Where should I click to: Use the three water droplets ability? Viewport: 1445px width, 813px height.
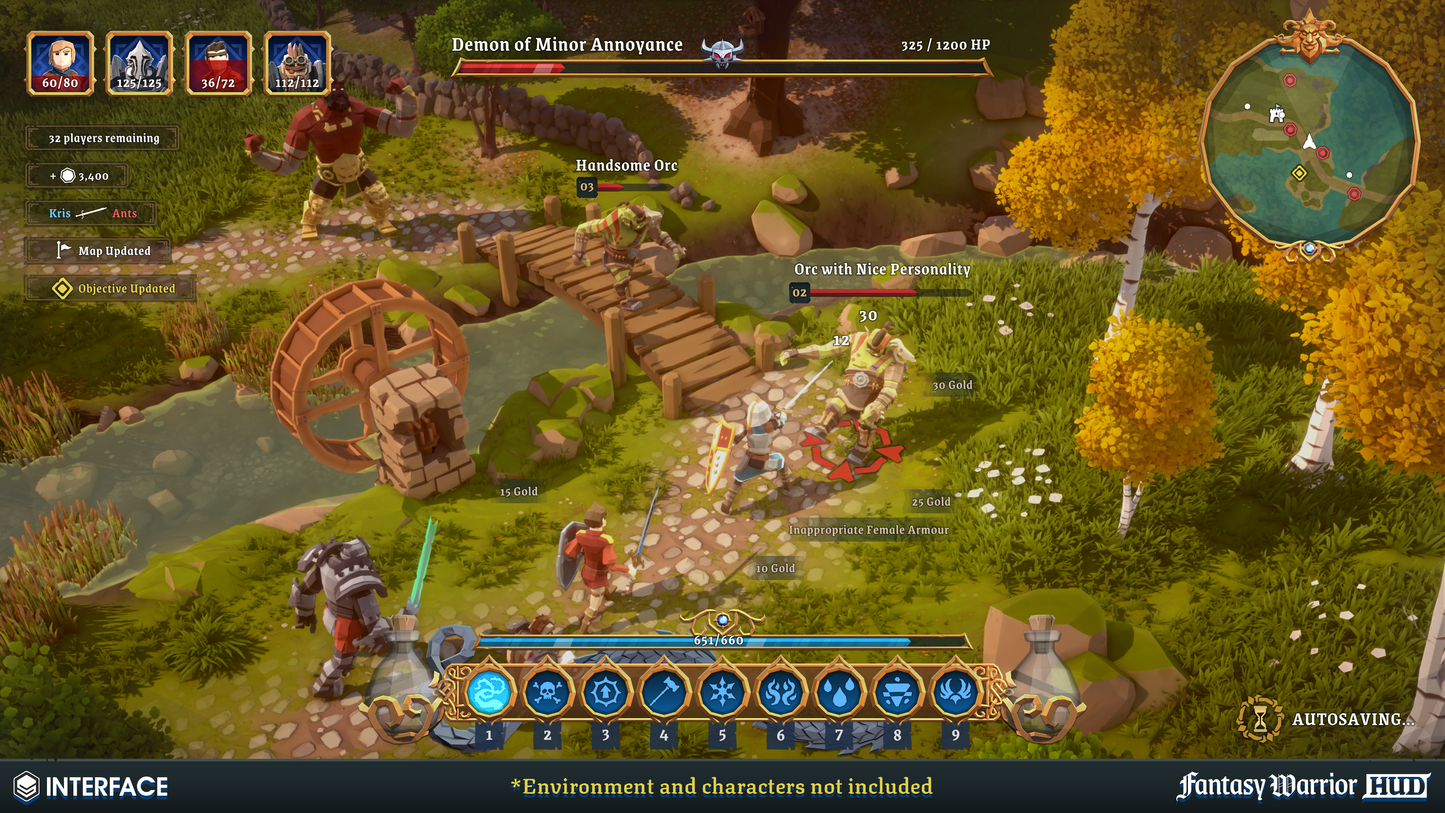coord(838,691)
